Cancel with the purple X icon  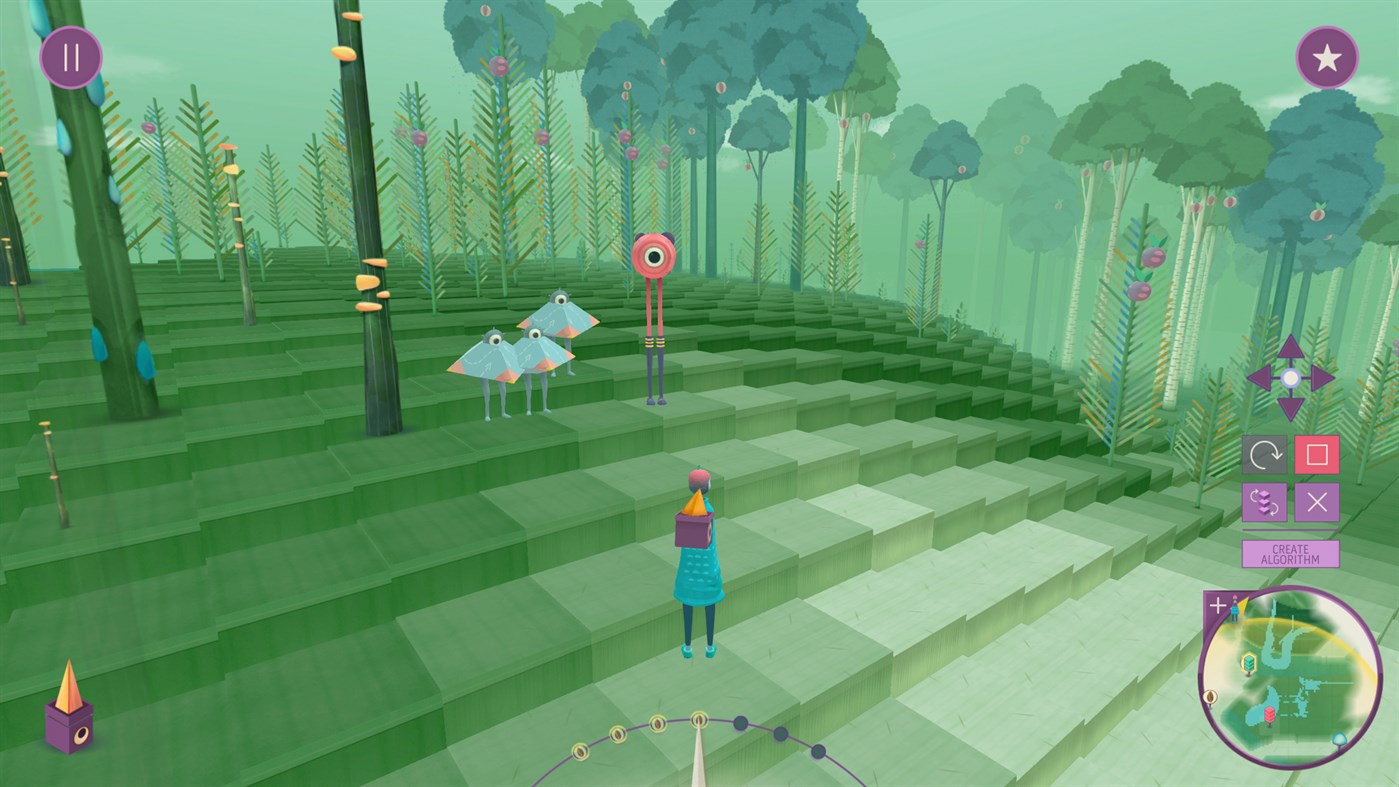click(x=1317, y=503)
